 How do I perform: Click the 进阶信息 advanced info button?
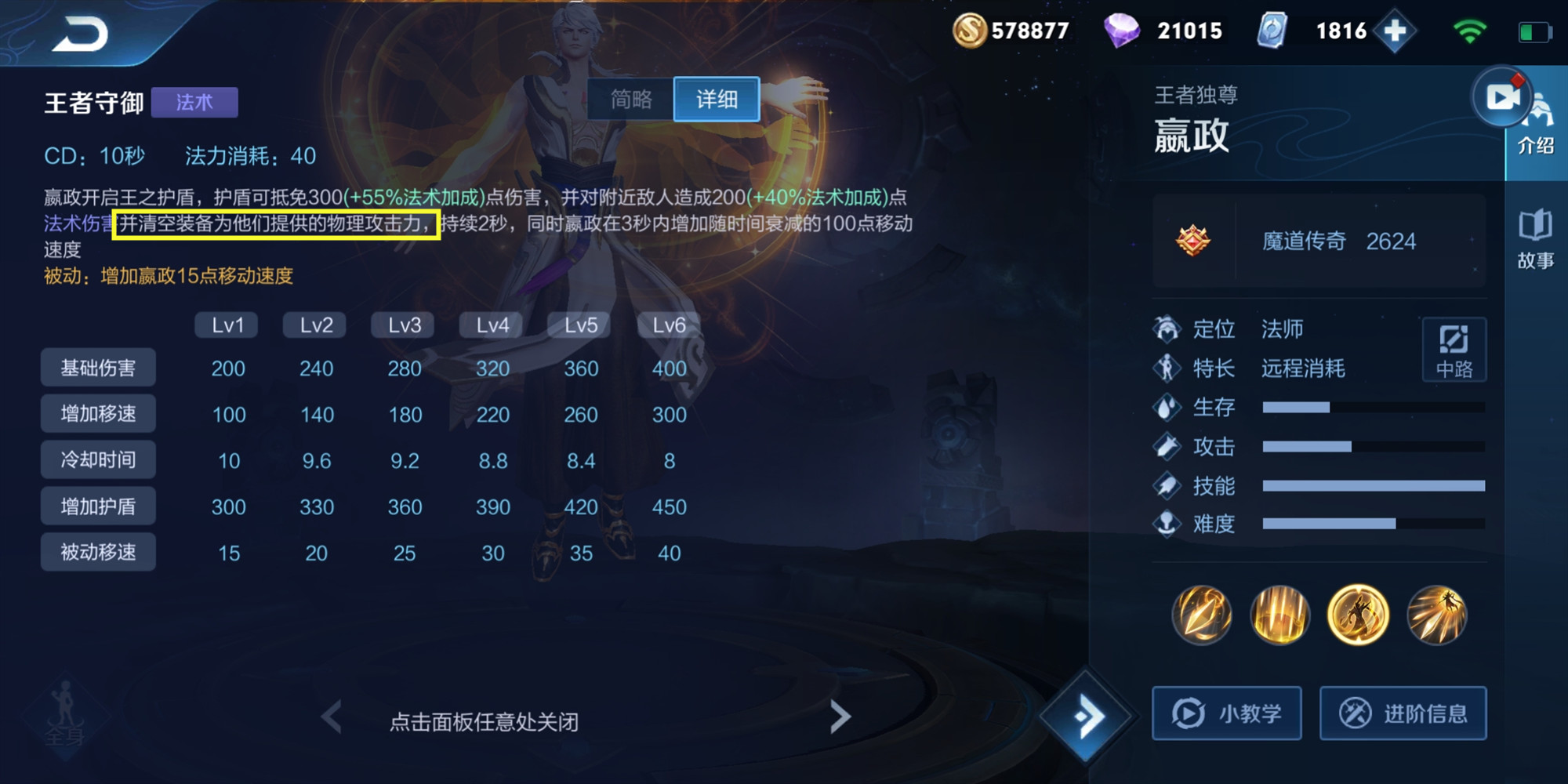coord(1403,713)
